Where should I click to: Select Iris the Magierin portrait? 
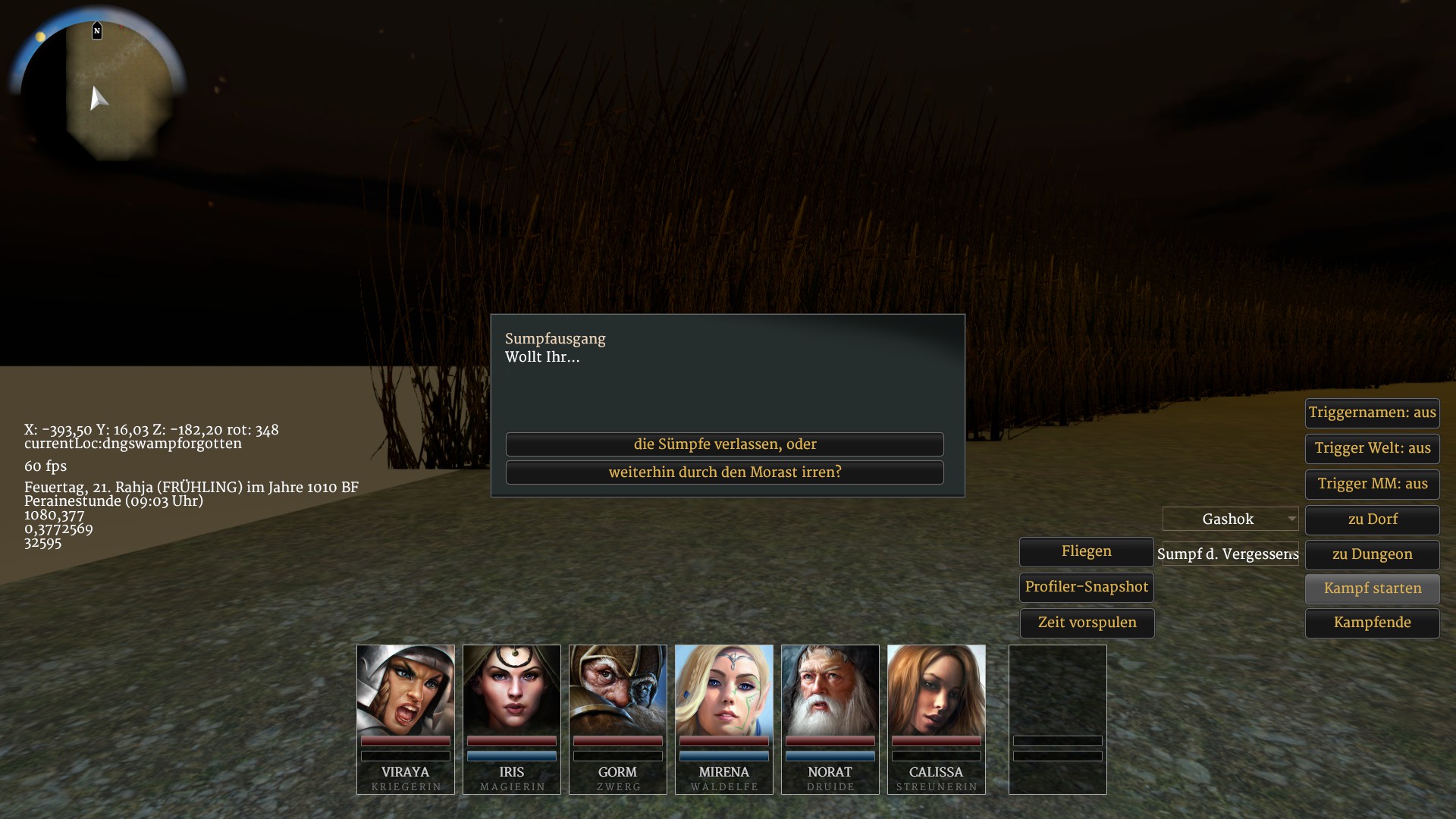click(512, 690)
